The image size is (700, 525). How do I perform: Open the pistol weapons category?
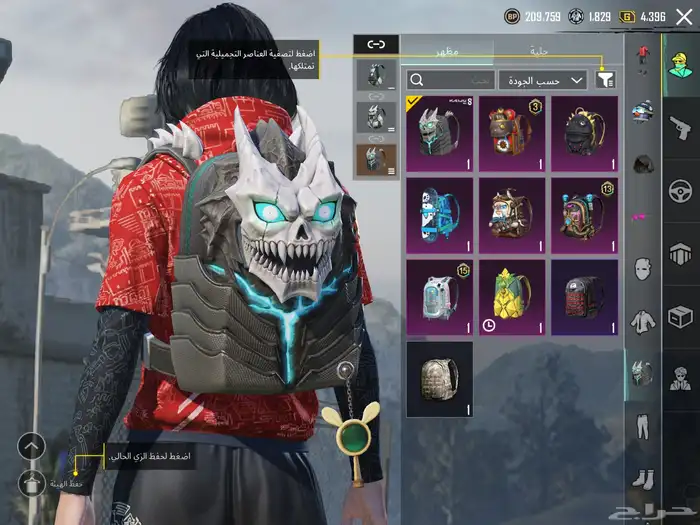(680, 126)
